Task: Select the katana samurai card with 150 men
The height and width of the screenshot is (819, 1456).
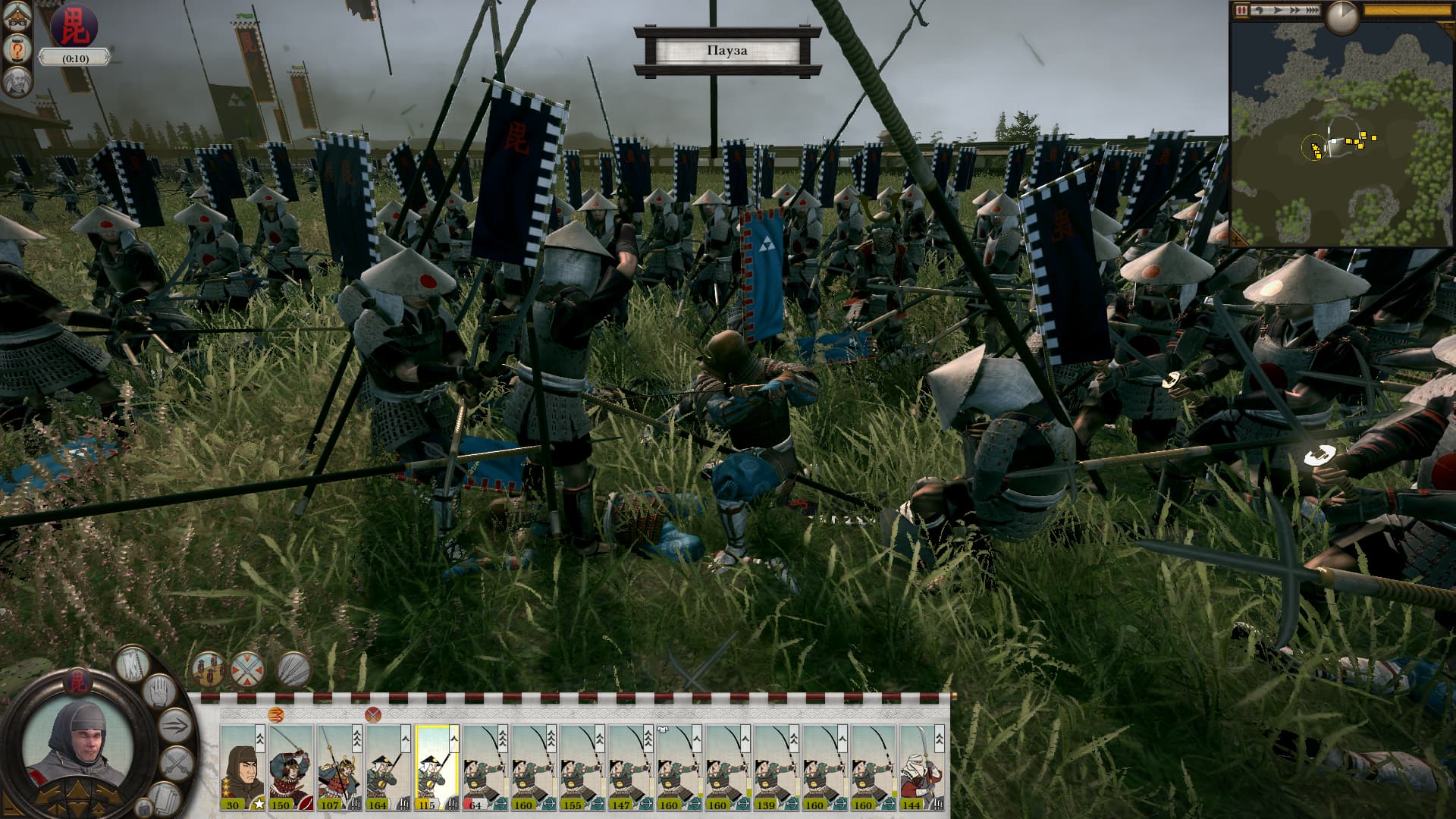Action: pyautogui.click(x=290, y=767)
